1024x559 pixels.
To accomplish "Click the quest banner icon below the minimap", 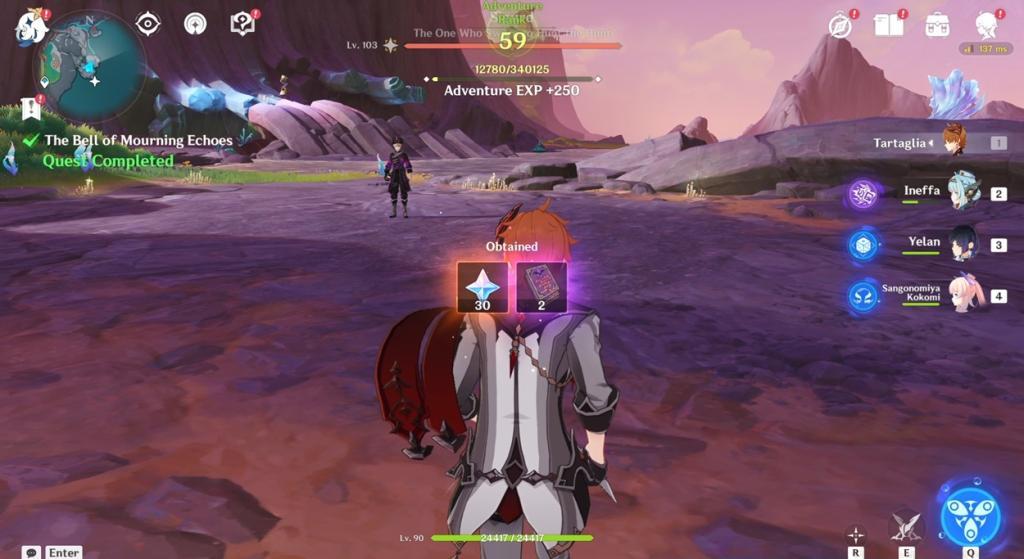I will [x=31, y=108].
